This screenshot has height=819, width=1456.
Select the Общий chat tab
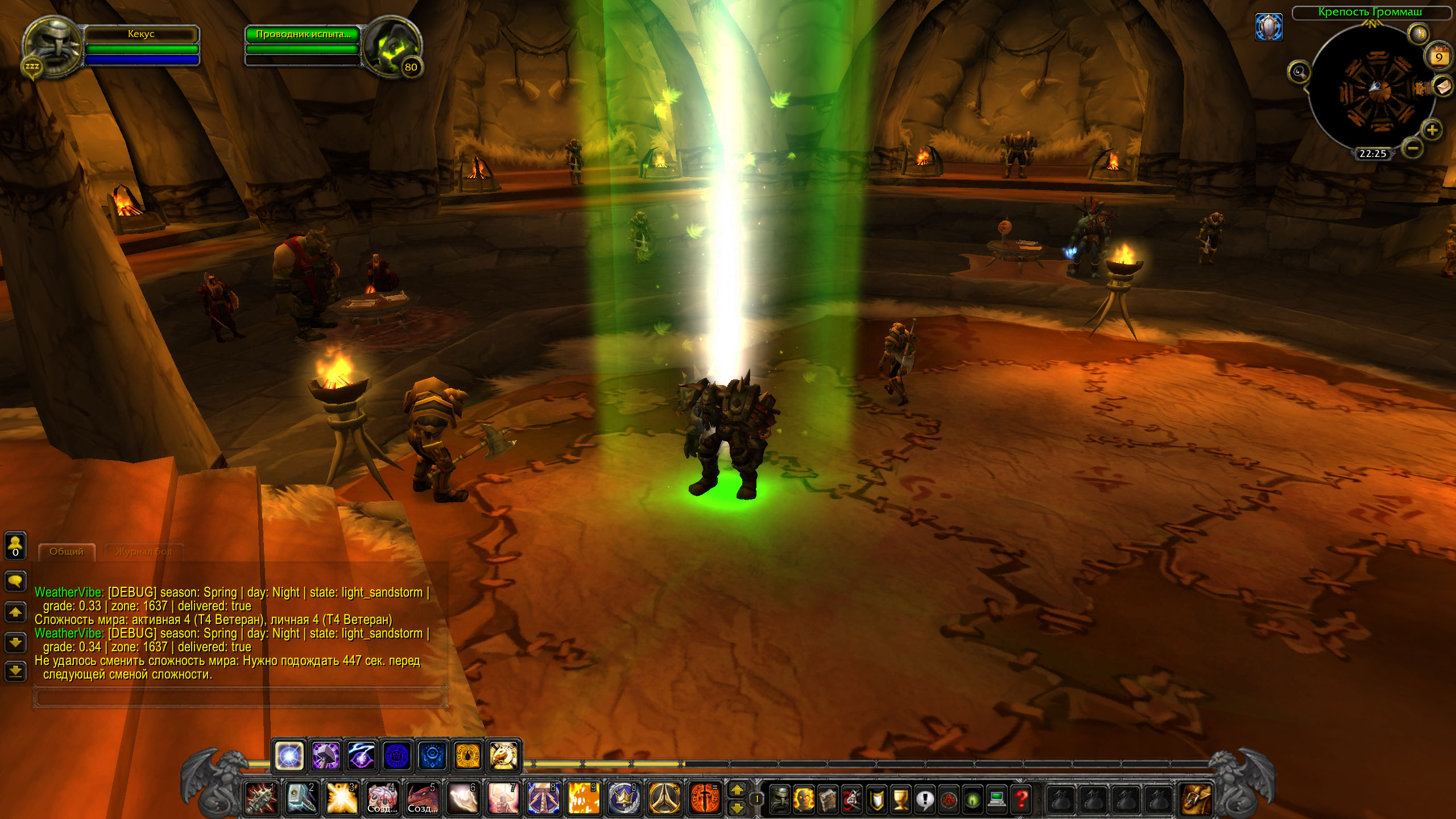(67, 552)
